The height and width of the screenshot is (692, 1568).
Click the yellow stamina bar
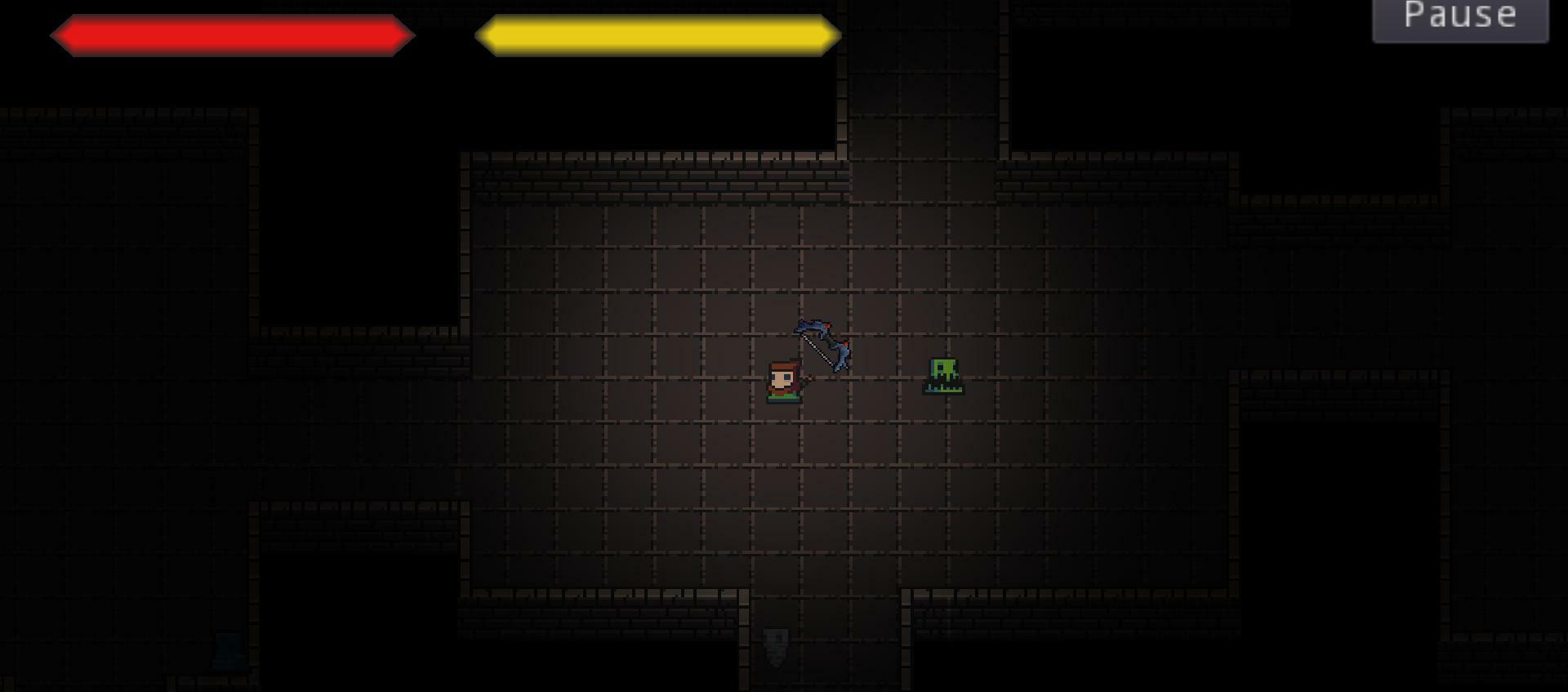[x=660, y=34]
